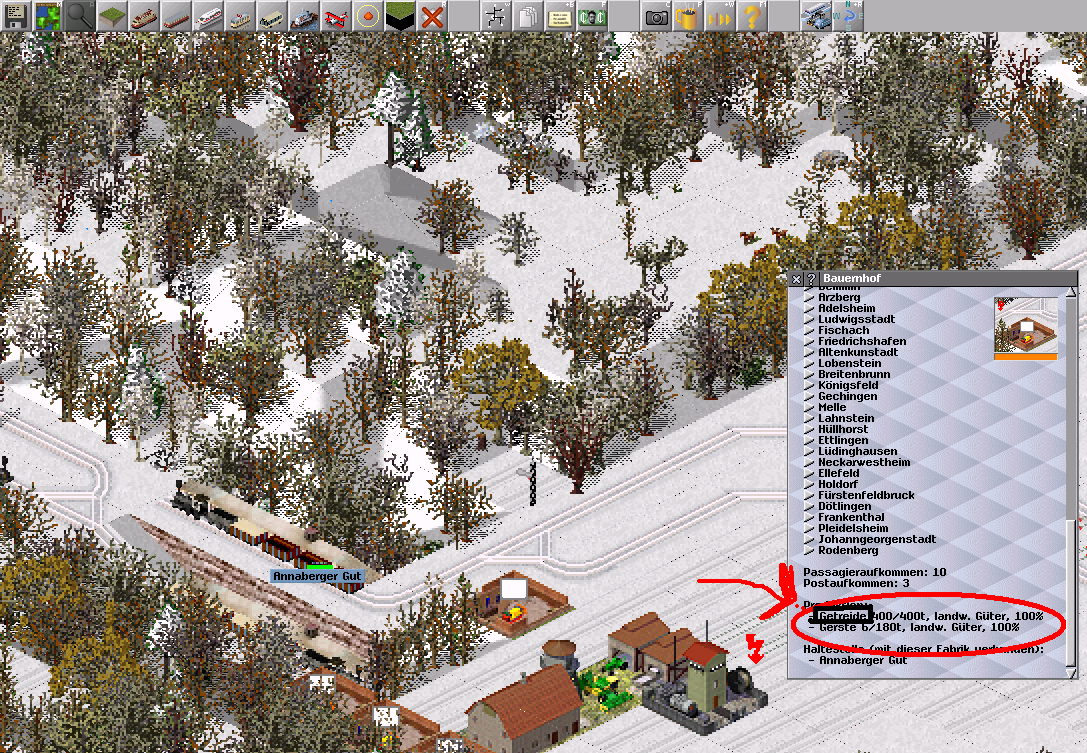
Task: Open the ship building tools
Action: click(x=304, y=16)
